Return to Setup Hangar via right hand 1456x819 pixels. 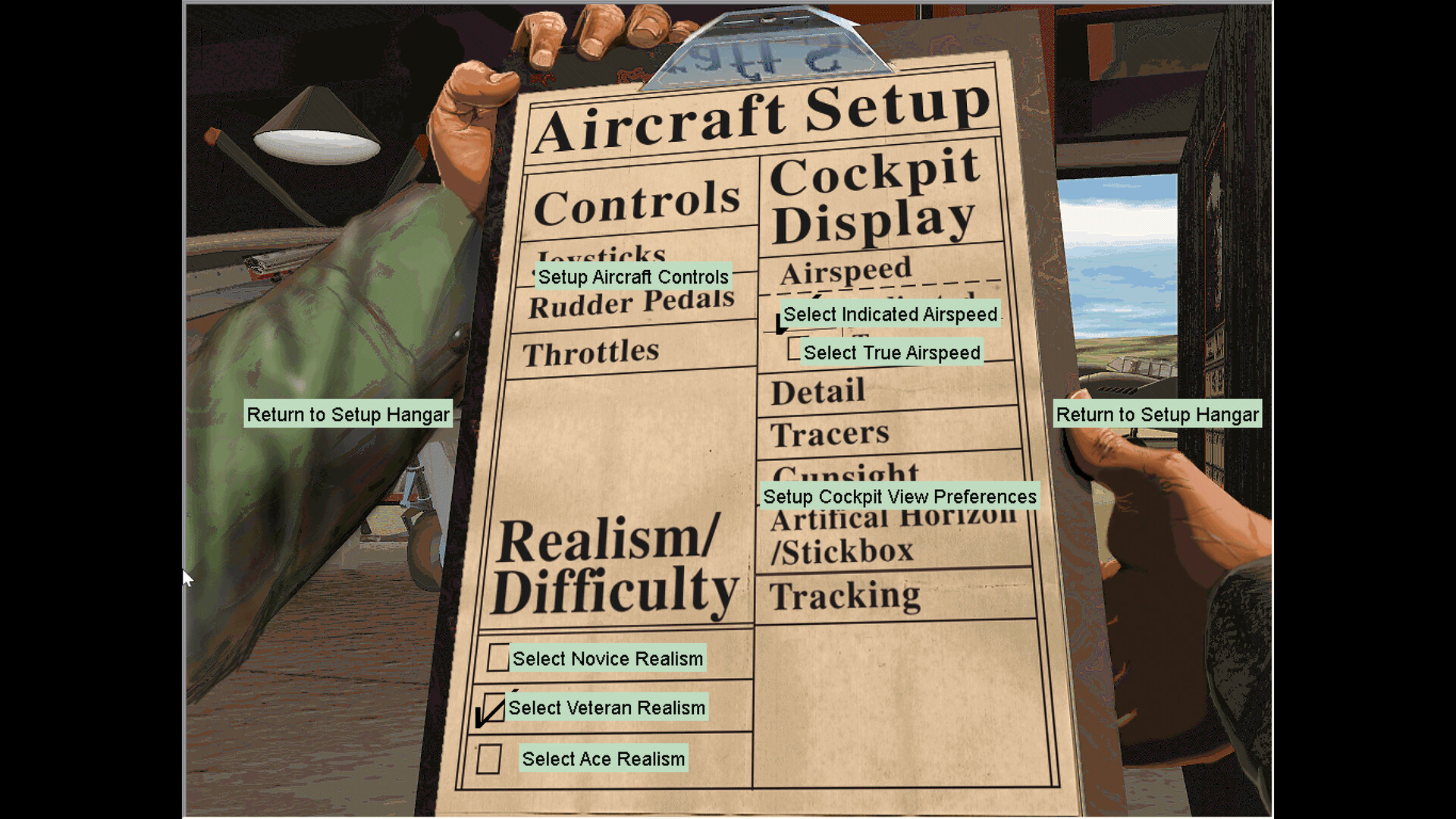coord(1158,415)
